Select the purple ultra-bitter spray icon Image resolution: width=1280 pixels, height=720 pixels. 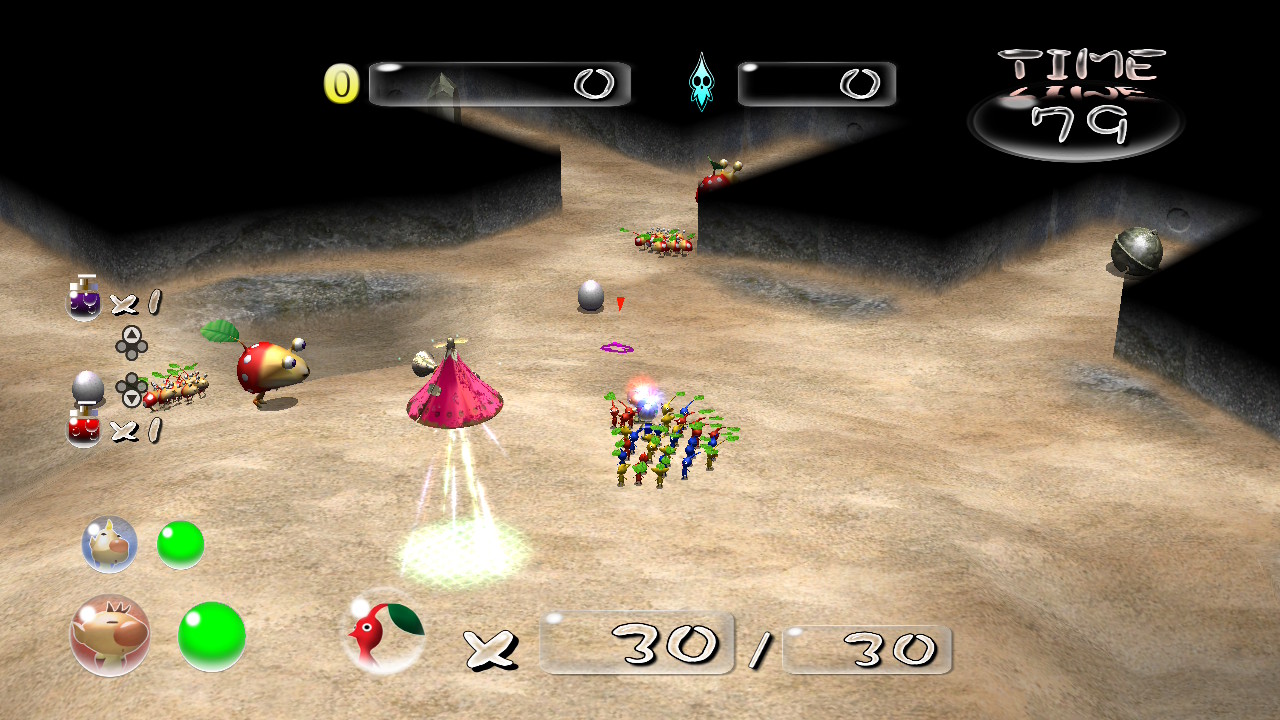(x=84, y=299)
